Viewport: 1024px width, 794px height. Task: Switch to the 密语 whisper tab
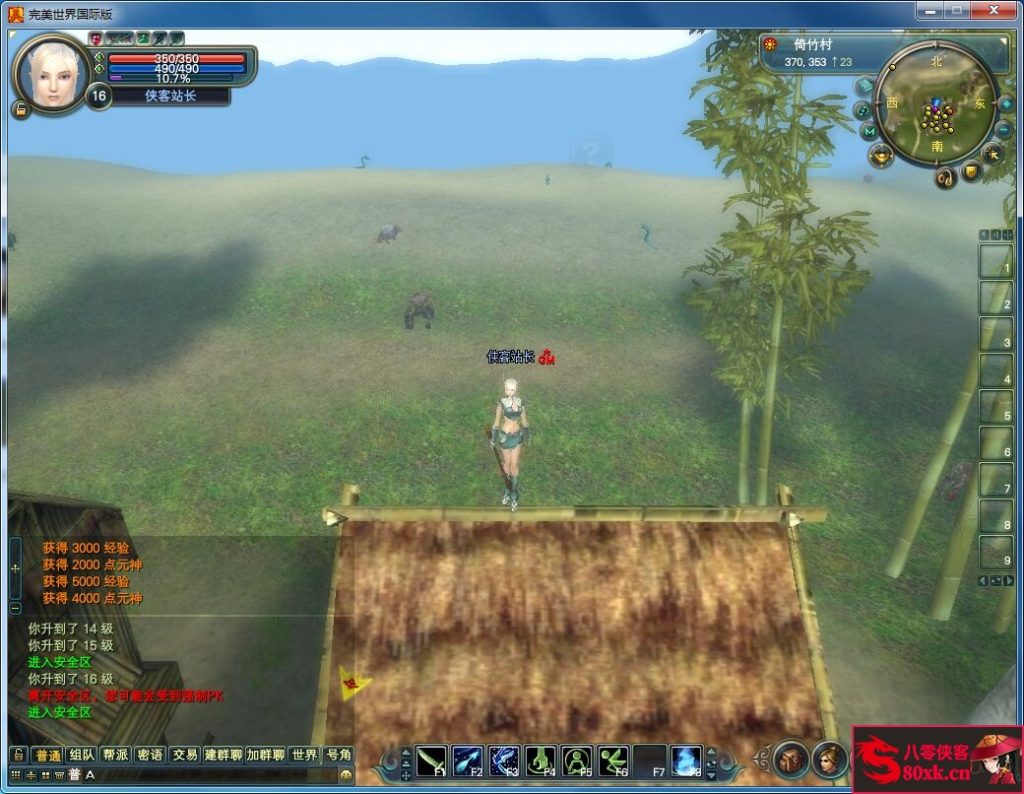point(149,754)
